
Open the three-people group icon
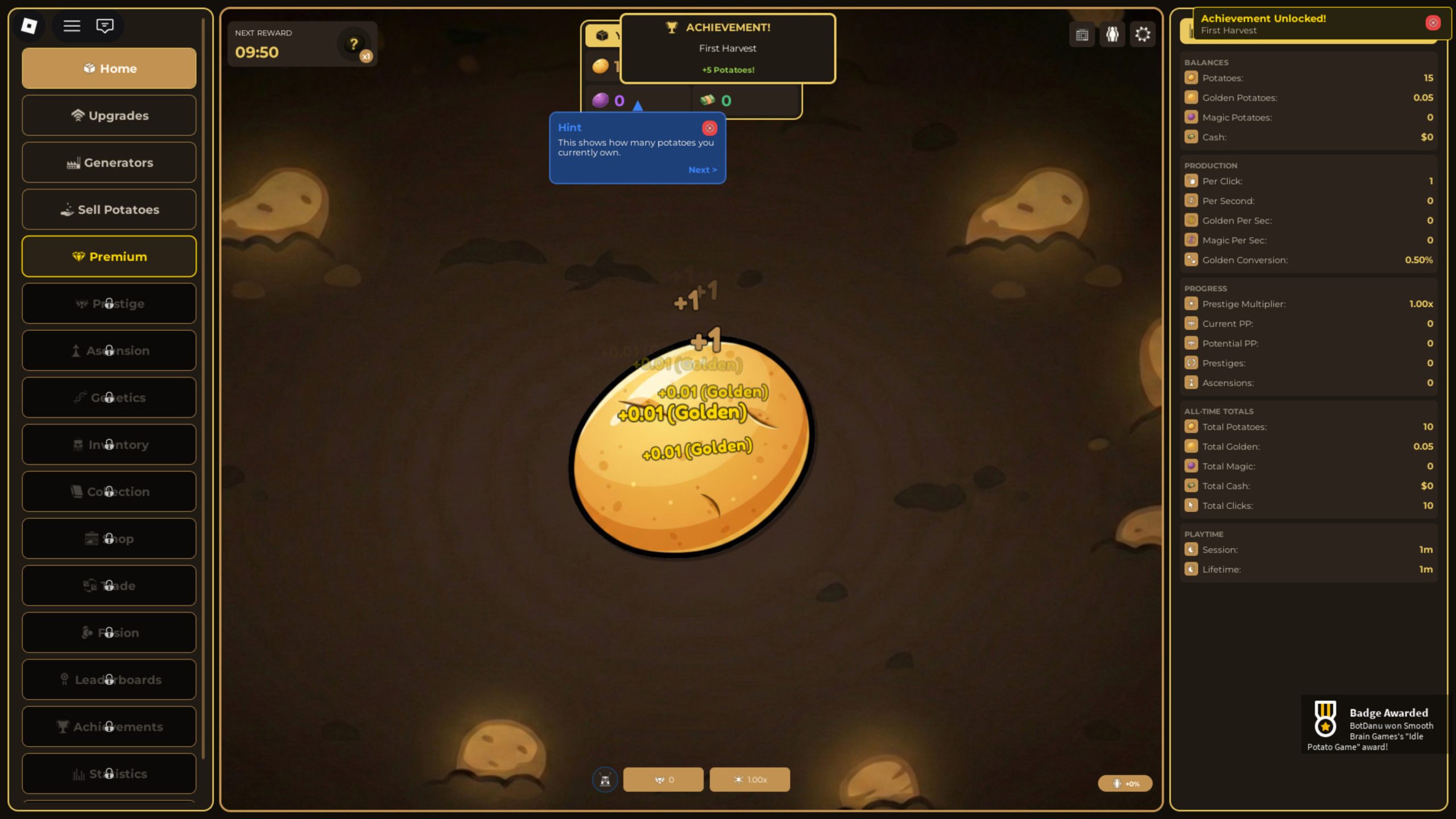1112,35
